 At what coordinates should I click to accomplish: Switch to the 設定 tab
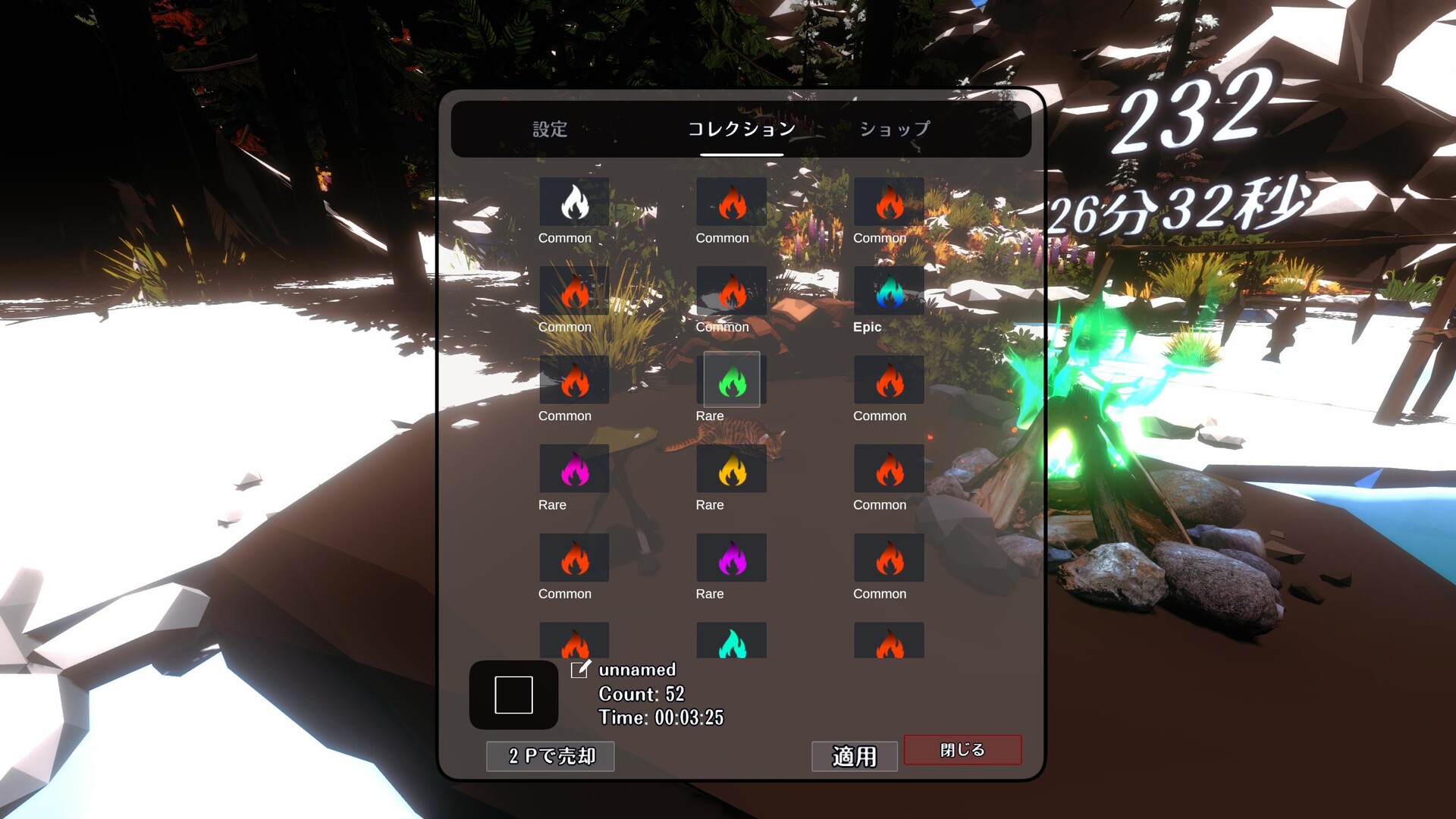(550, 129)
